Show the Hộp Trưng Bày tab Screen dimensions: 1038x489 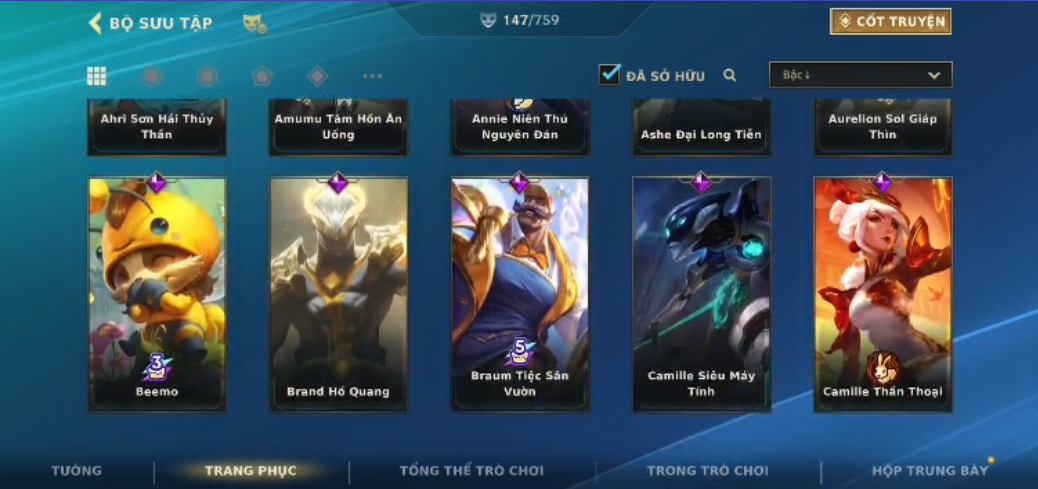[x=929, y=471]
